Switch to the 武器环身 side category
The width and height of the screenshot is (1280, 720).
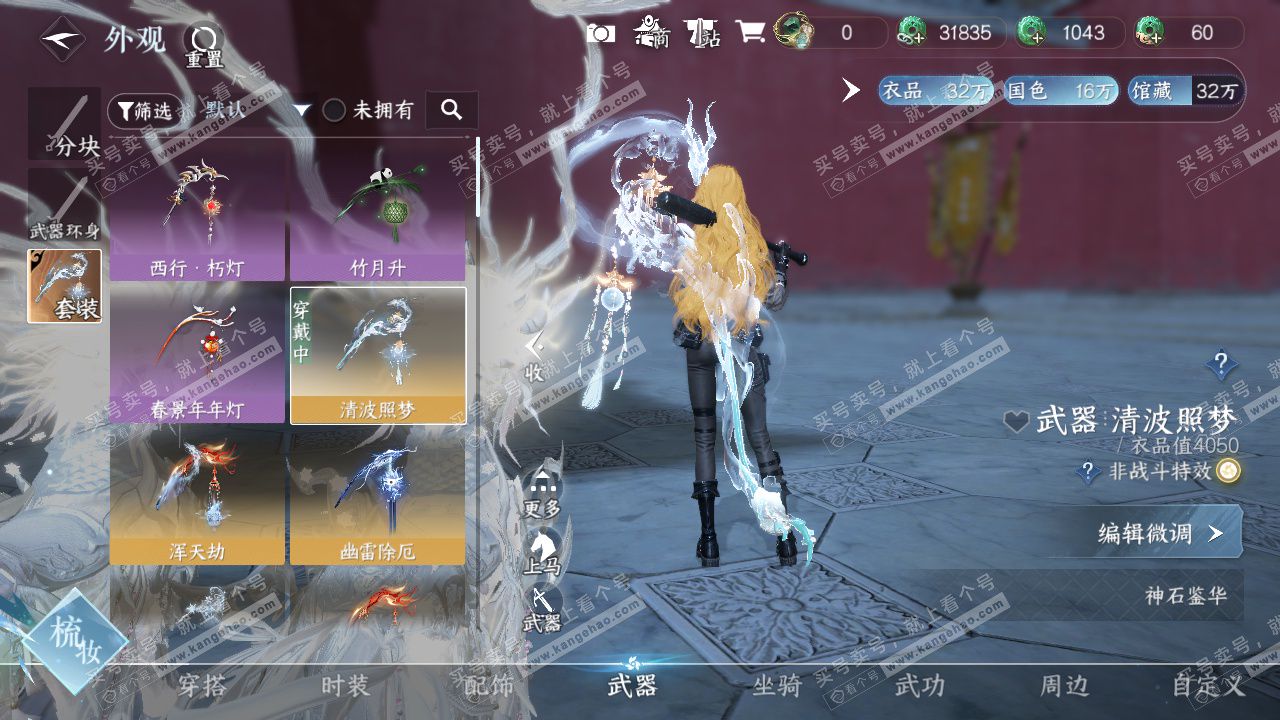tap(65, 207)
